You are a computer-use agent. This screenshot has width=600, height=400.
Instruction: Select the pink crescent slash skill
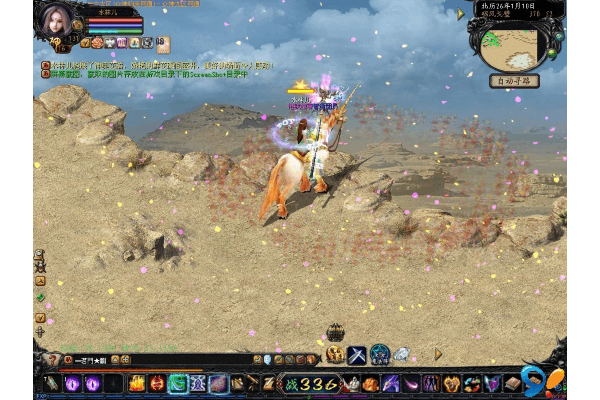tap(410, 383)
